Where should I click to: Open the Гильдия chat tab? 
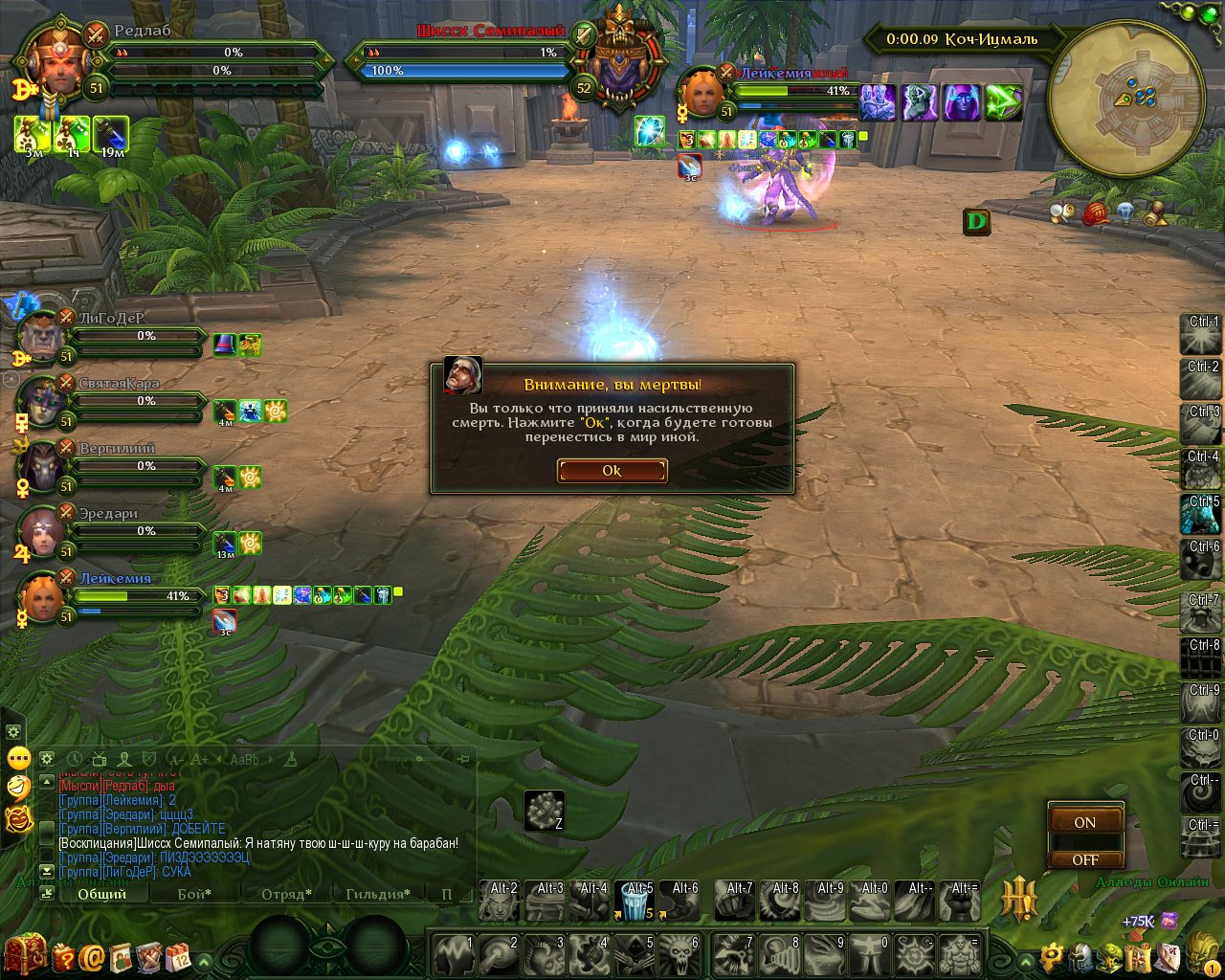coord(376,894)
